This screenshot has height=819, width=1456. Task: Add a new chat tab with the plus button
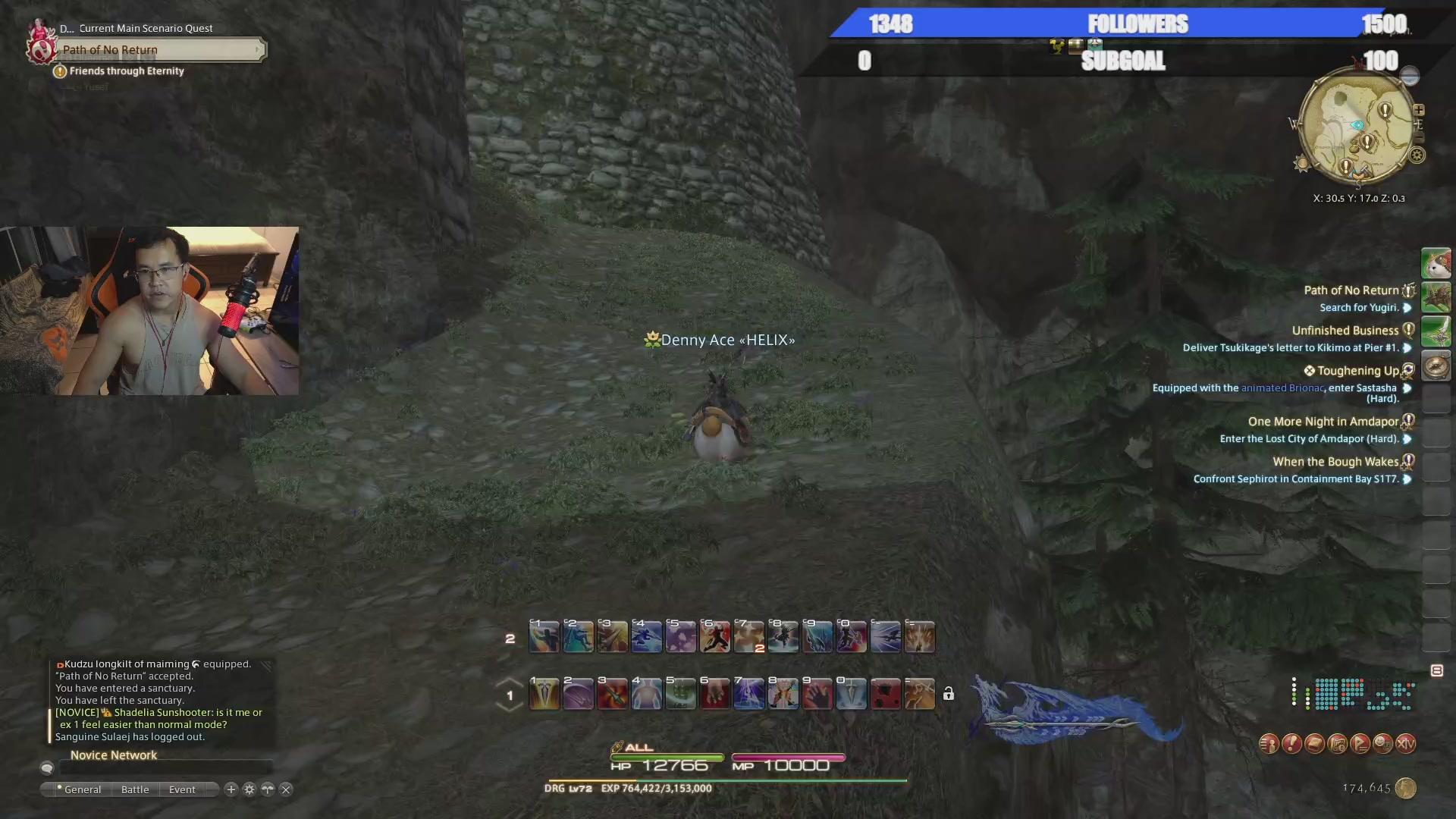(x=231, y=789)
